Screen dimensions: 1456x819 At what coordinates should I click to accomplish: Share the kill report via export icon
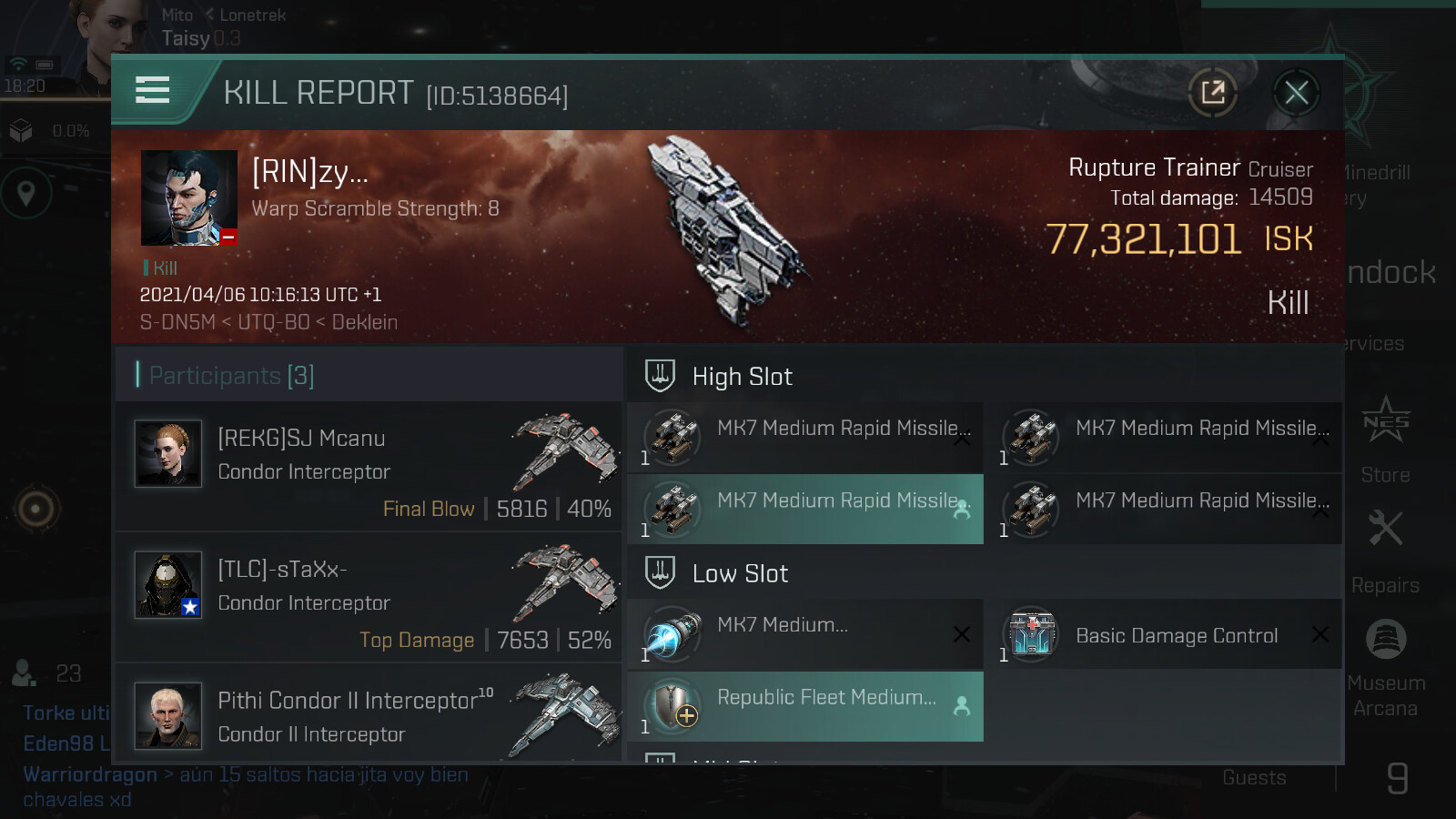point(1212,92)
